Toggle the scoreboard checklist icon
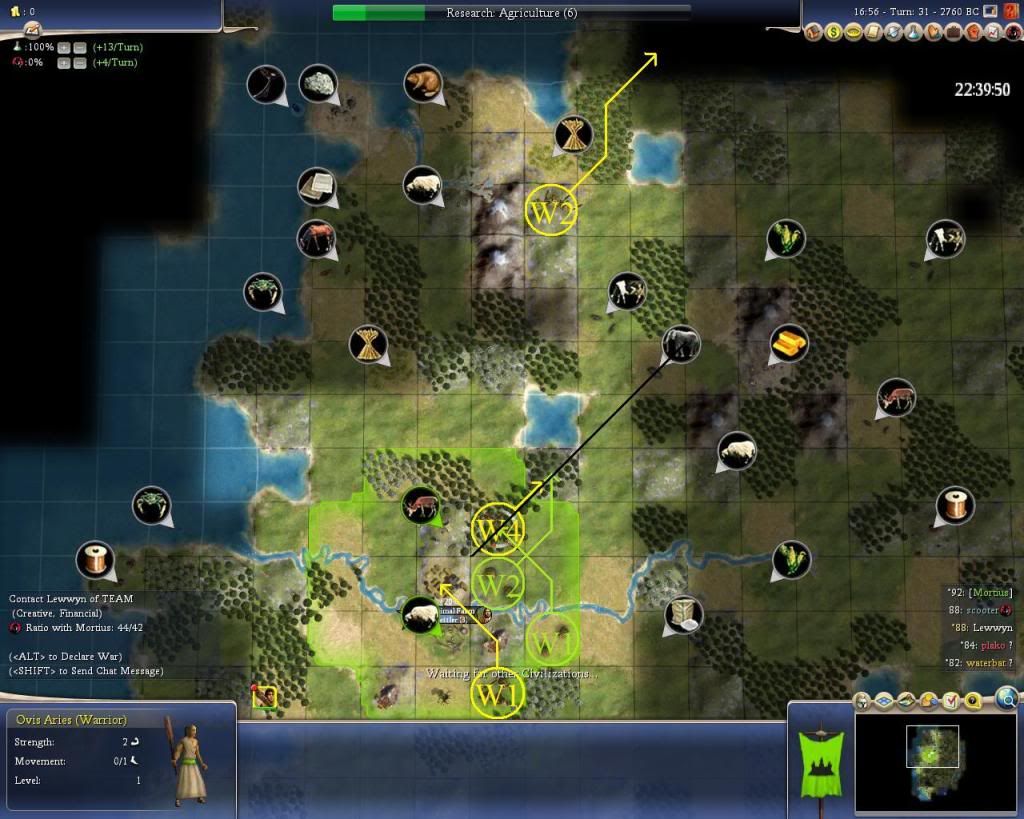 click(951, 701)
